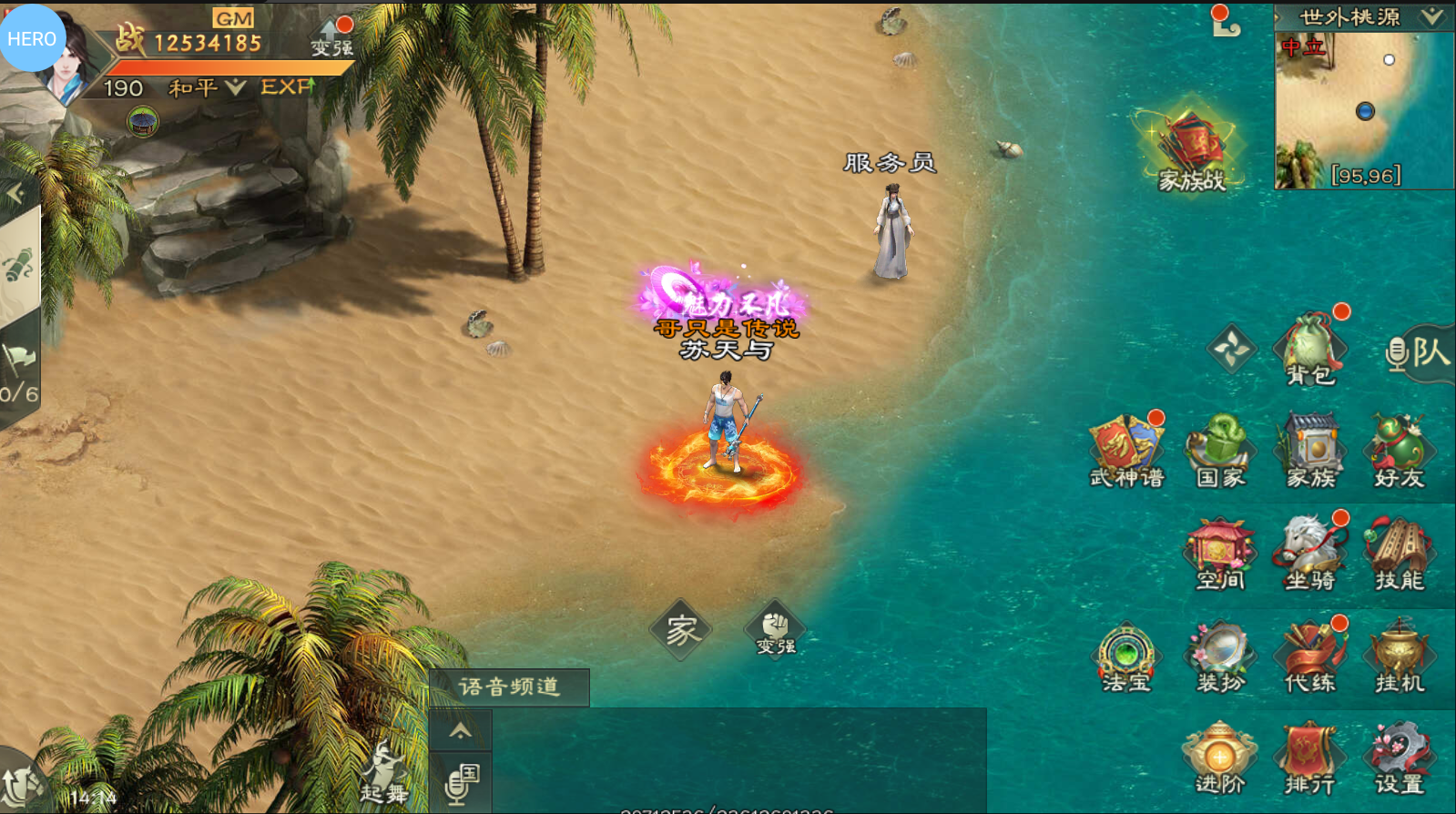Open the 武神谱 menu
This screenshot has width=1456, height=814.
(x=1127, y=452)
